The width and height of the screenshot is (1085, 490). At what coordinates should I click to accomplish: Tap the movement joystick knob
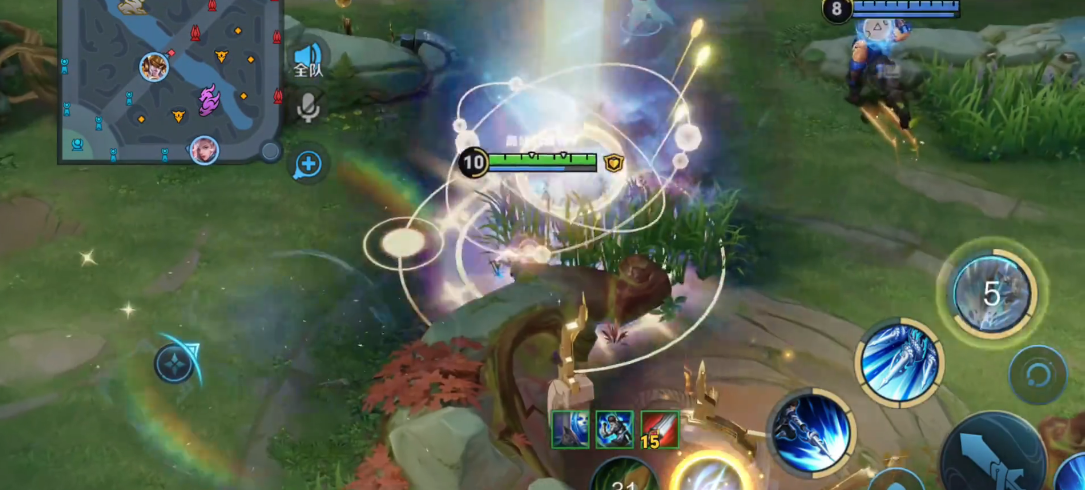(x=175, y=363)
